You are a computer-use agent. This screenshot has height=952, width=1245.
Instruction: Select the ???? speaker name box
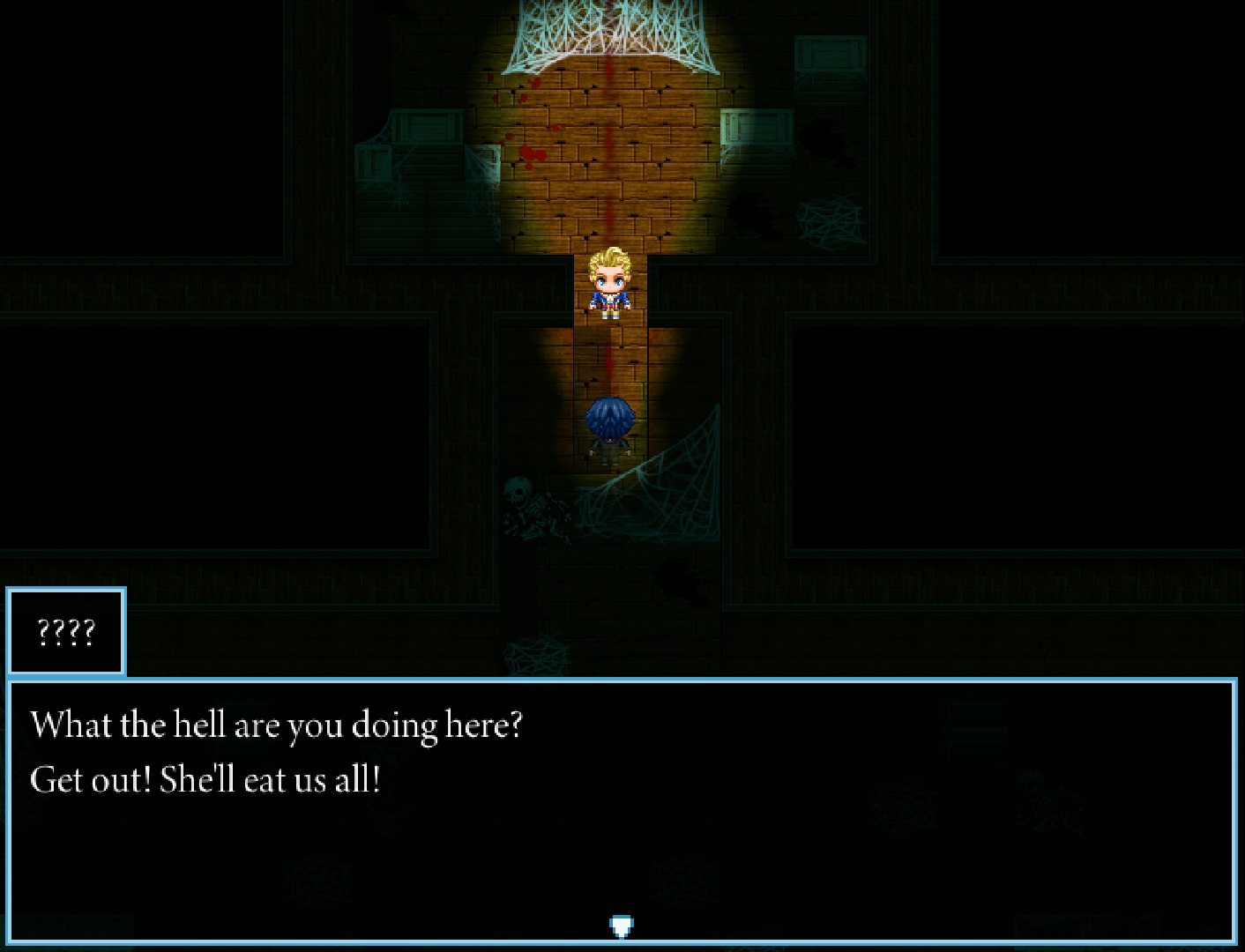pos(66,630)
